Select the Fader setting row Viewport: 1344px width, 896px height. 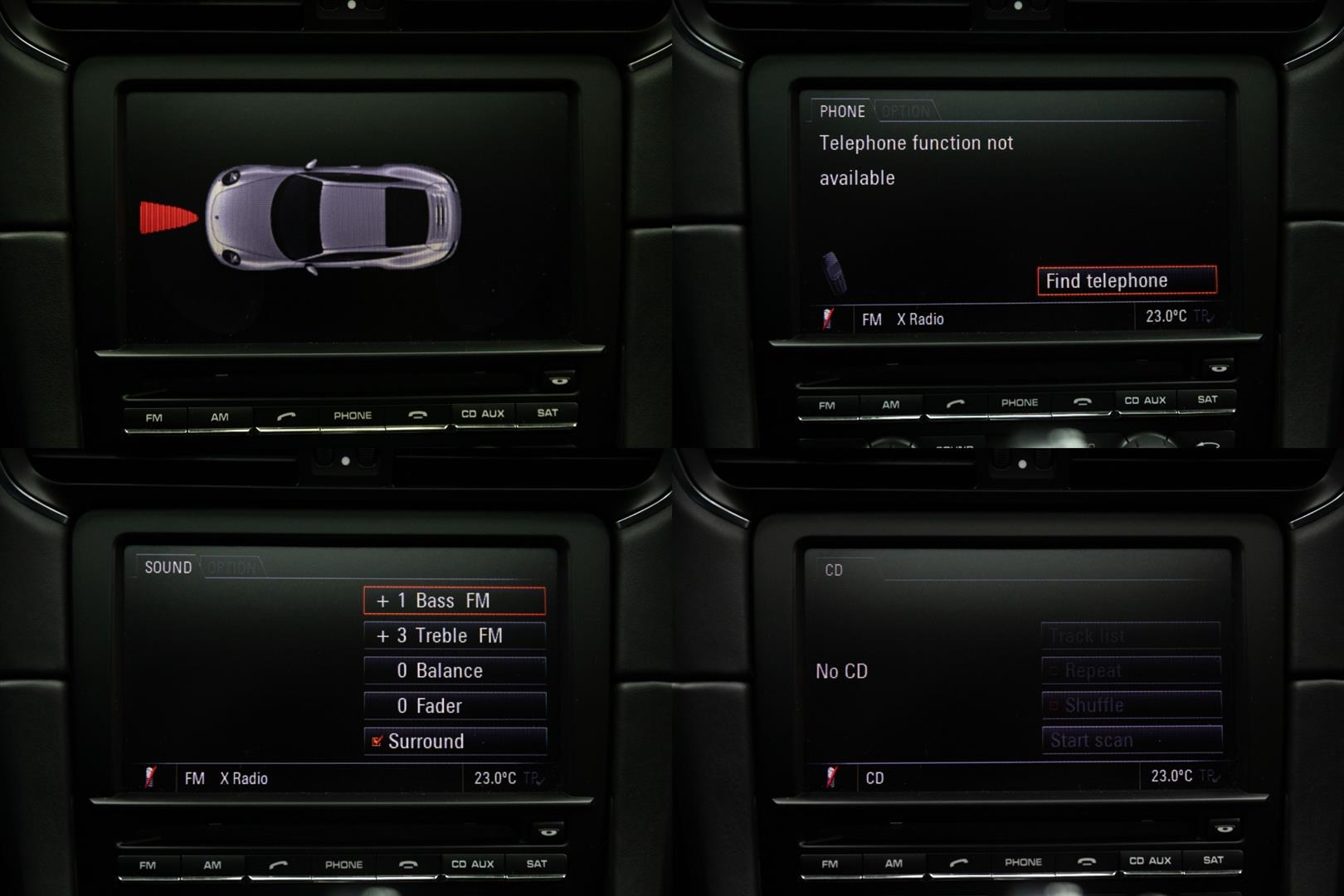pos(454,706)
